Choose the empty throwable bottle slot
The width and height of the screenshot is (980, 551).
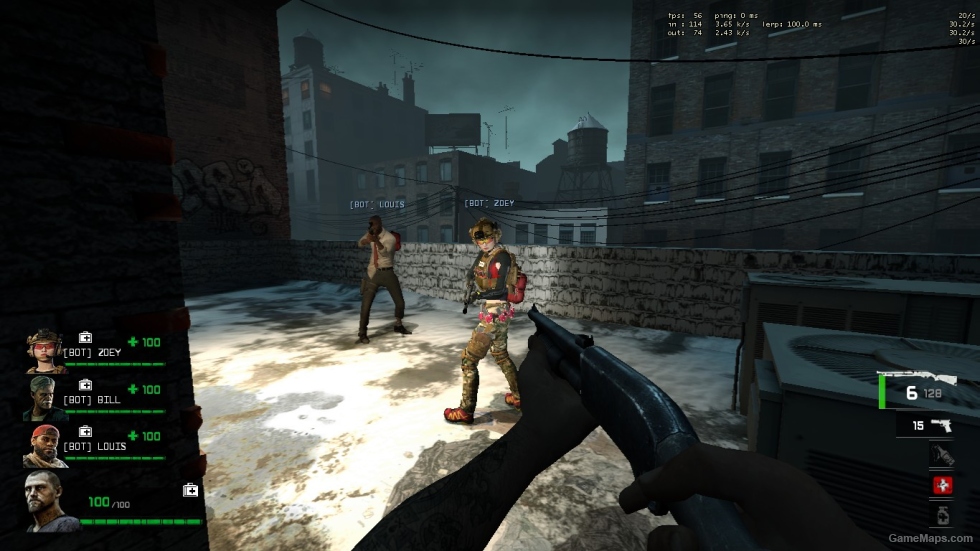click(940, 456)
